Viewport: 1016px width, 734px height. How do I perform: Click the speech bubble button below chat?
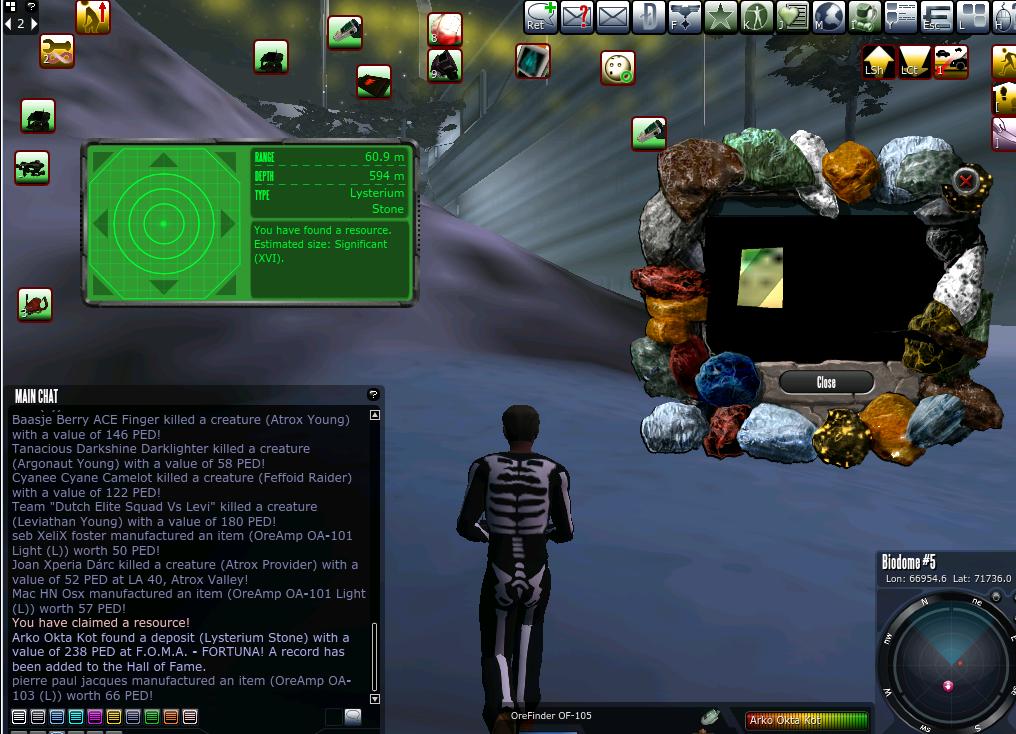353,717
